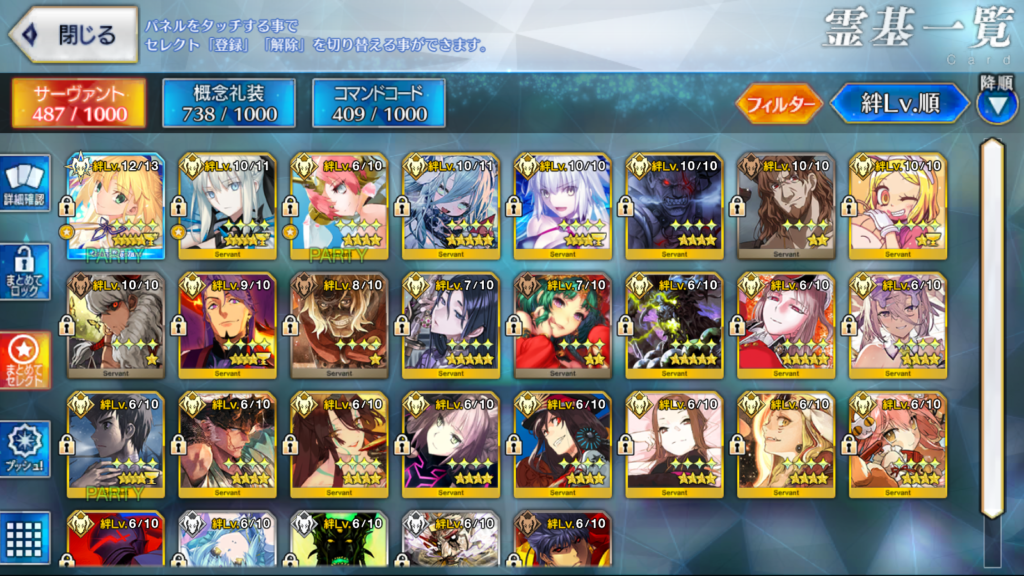Viewport: 1024px width, 576px height.
Task: Open the 概念礼装 tab
Action: click(229, 104)
